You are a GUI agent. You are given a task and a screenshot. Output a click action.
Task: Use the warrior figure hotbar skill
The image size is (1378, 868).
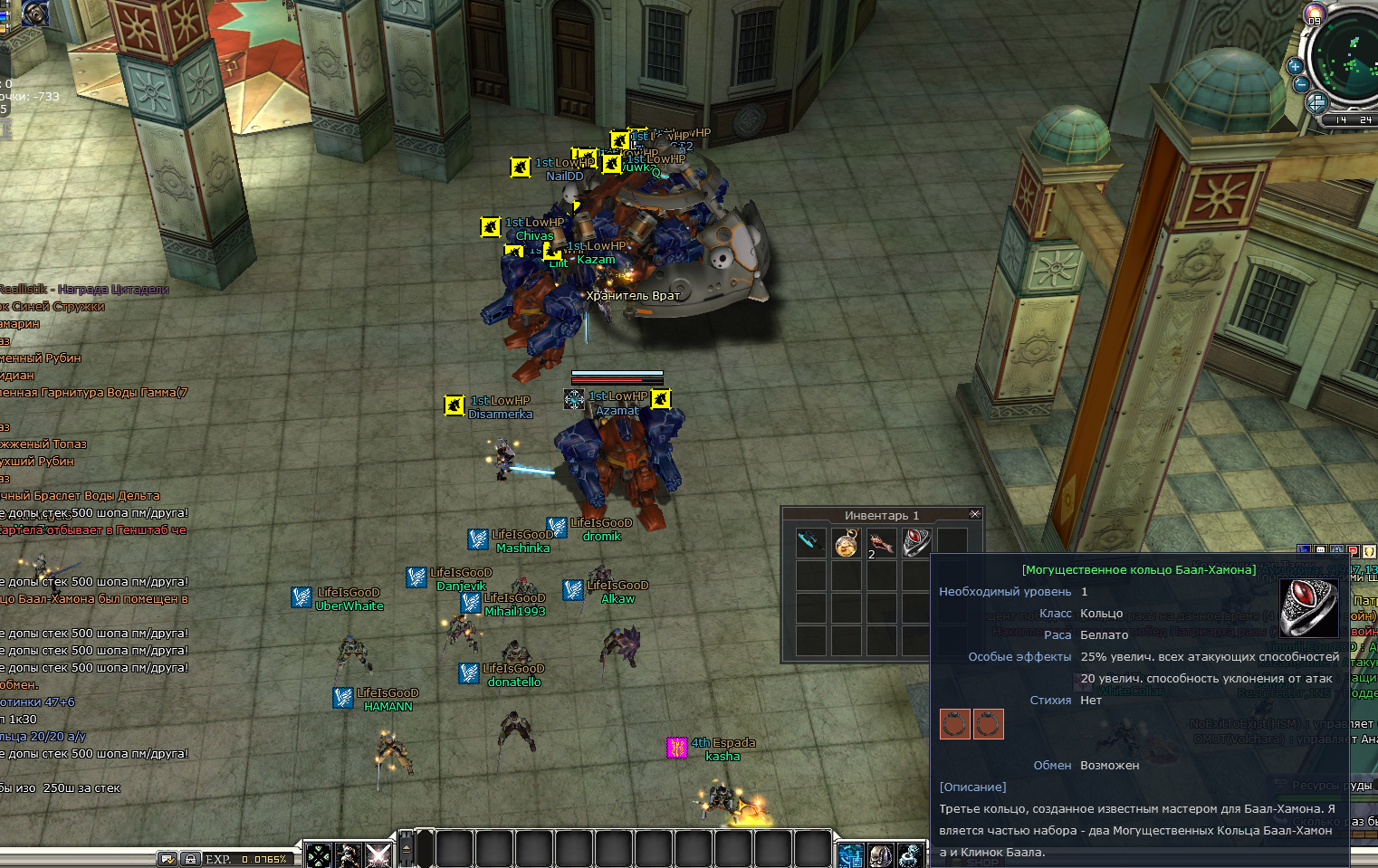[x=349, y=854]
